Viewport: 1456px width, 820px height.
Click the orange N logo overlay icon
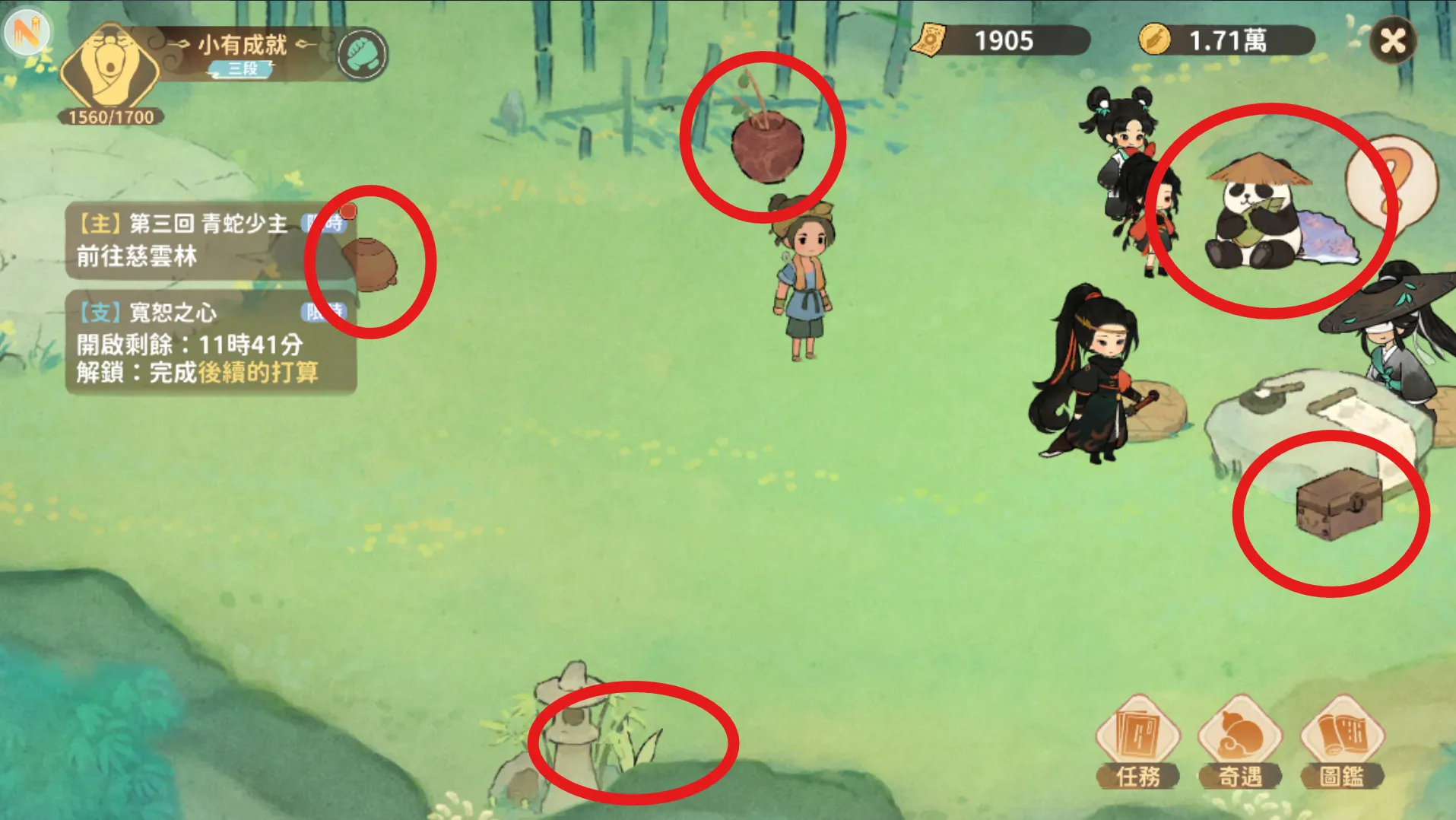coord(27,31)
